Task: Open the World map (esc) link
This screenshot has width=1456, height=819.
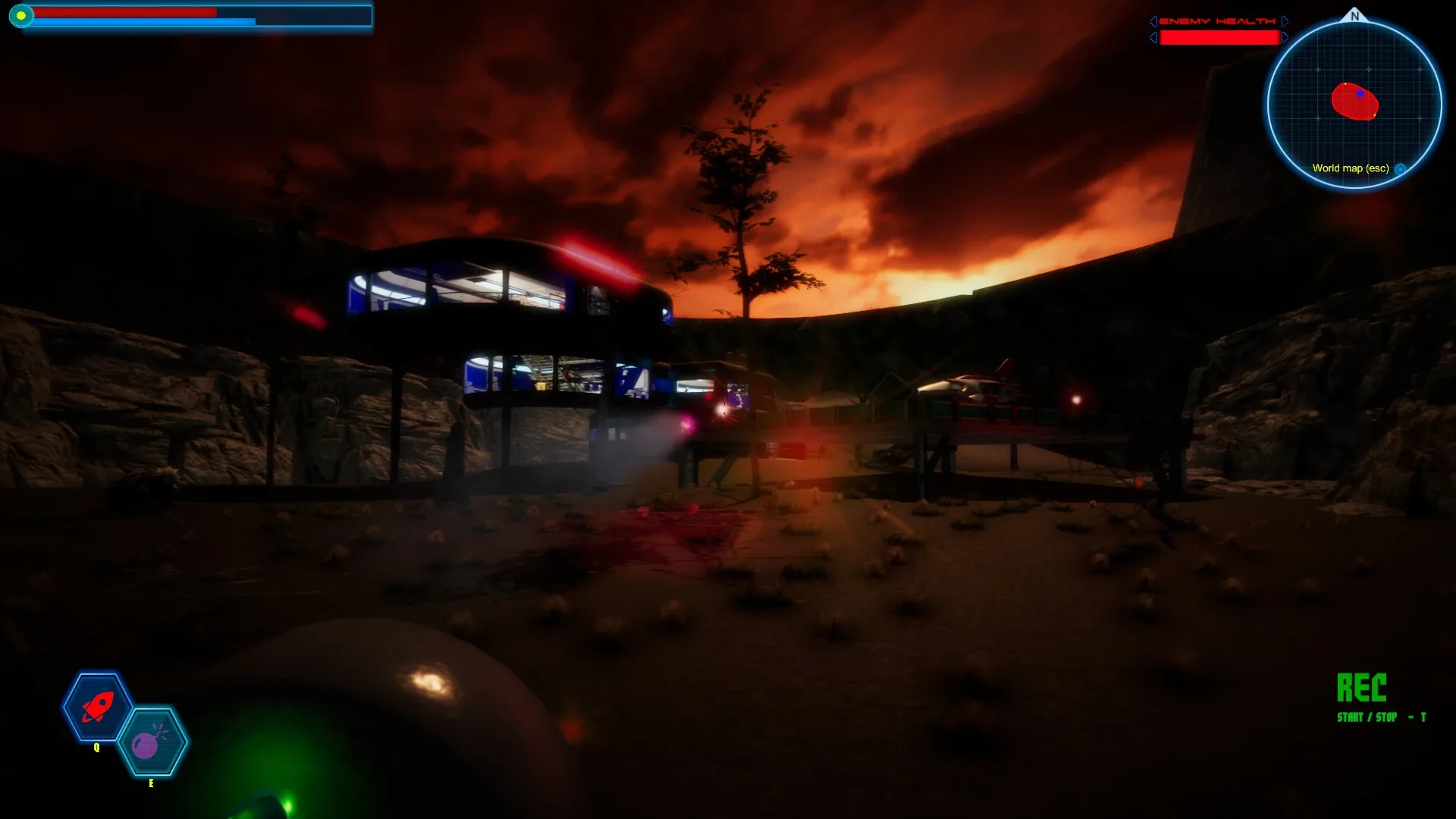Action: pyautogui.click(x=1351, y=170)
